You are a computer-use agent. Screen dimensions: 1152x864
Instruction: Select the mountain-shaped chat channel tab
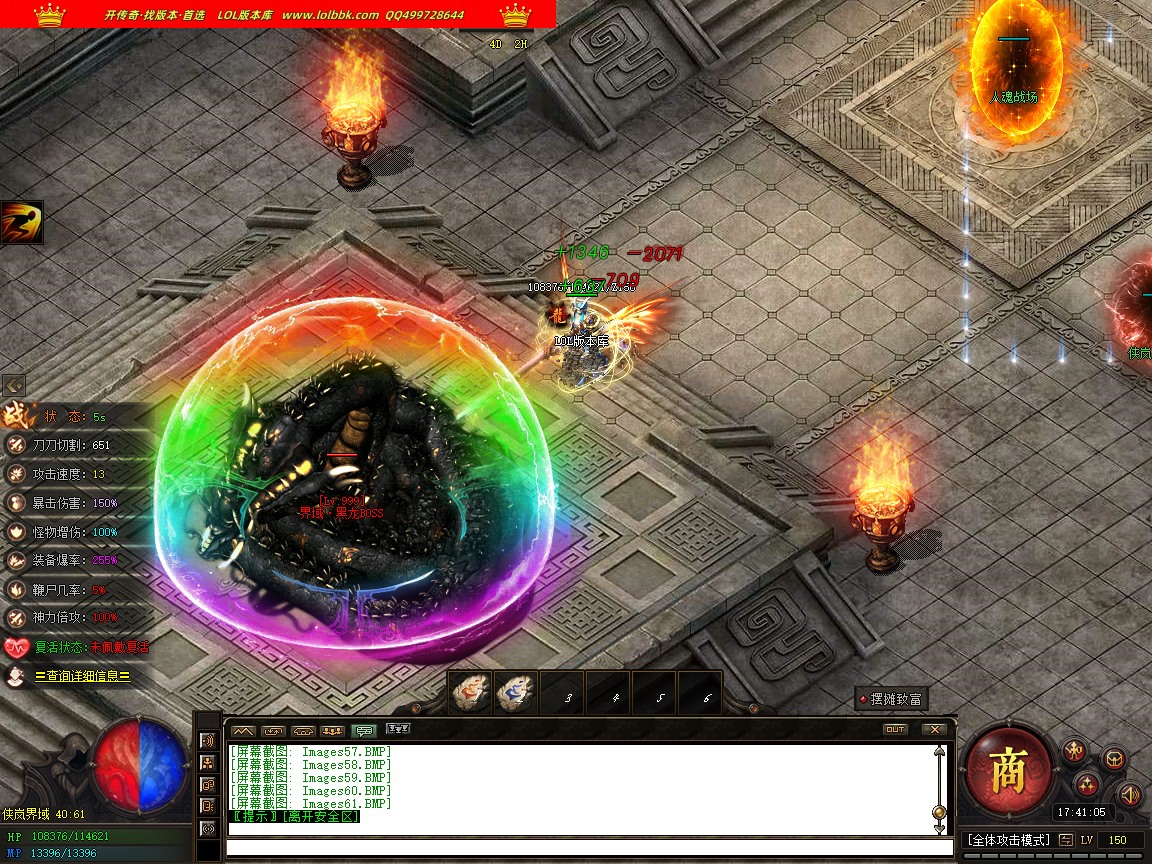point(244,731)
